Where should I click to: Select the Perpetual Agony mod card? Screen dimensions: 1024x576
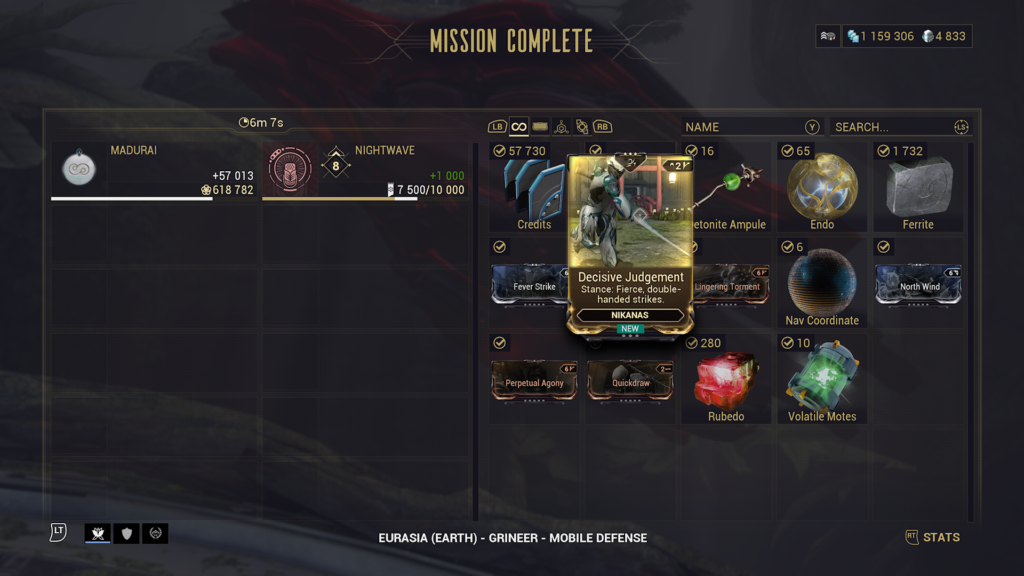point(534,381)
